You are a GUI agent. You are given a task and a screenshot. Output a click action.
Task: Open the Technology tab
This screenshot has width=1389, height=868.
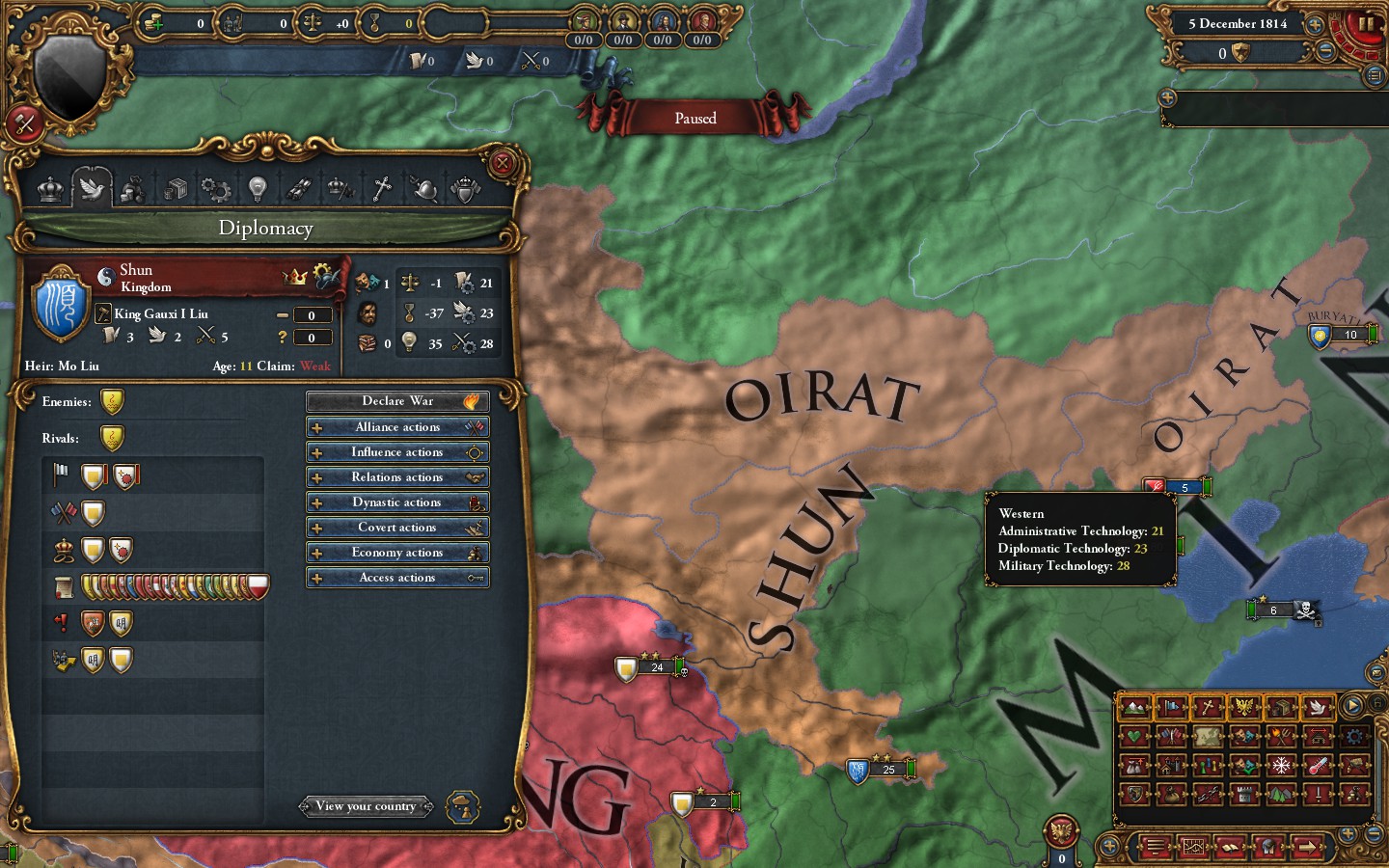click(x=258, y=188)
